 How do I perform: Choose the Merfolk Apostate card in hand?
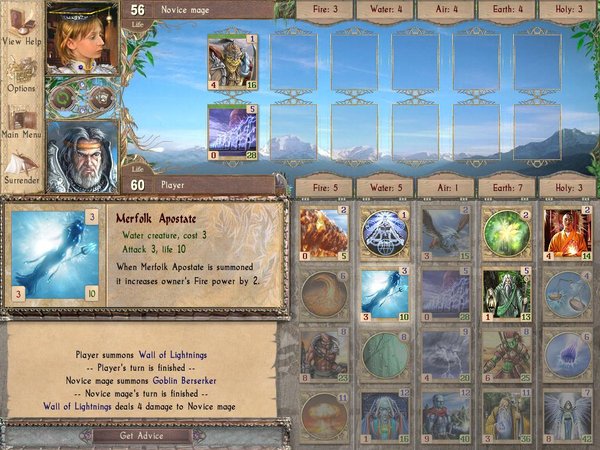(384, 295)
